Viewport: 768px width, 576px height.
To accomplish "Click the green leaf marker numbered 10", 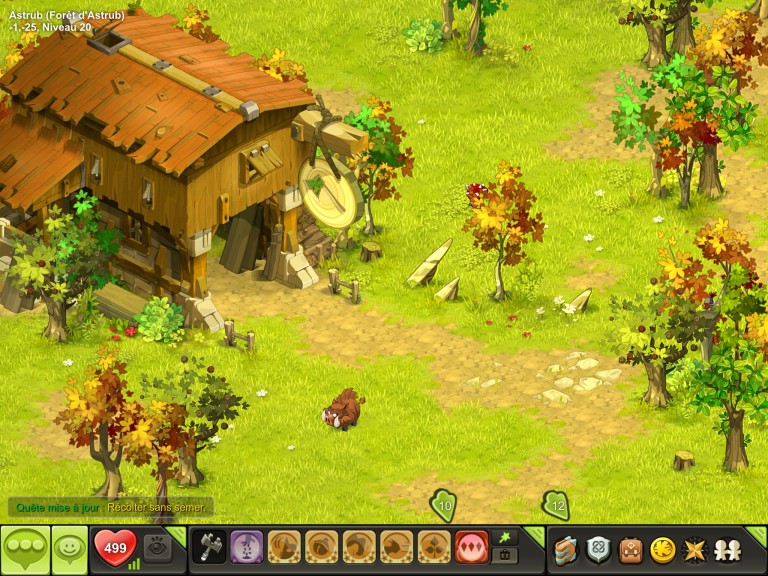I will point(445,506).
